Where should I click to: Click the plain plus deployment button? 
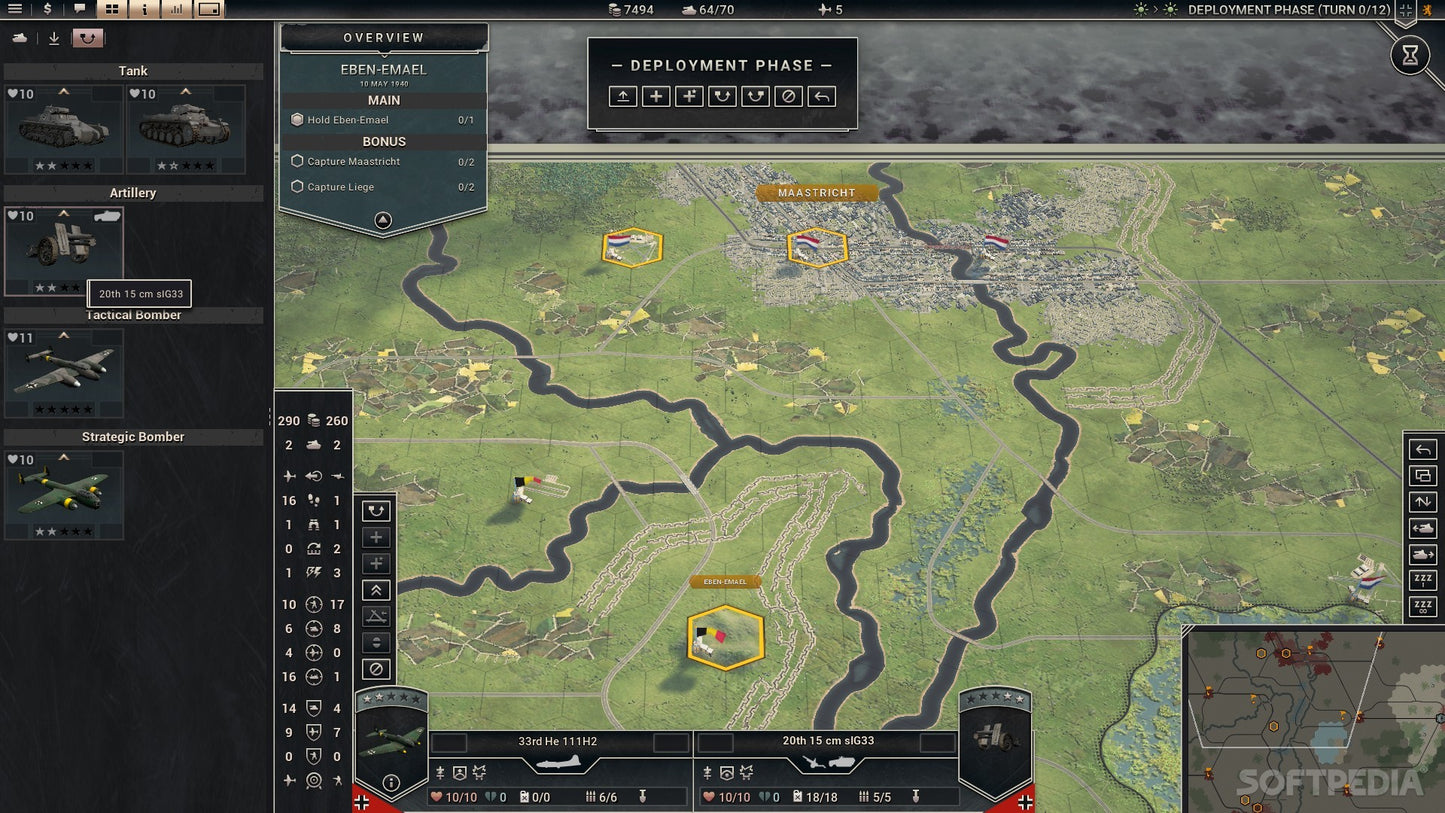(655, 96)
